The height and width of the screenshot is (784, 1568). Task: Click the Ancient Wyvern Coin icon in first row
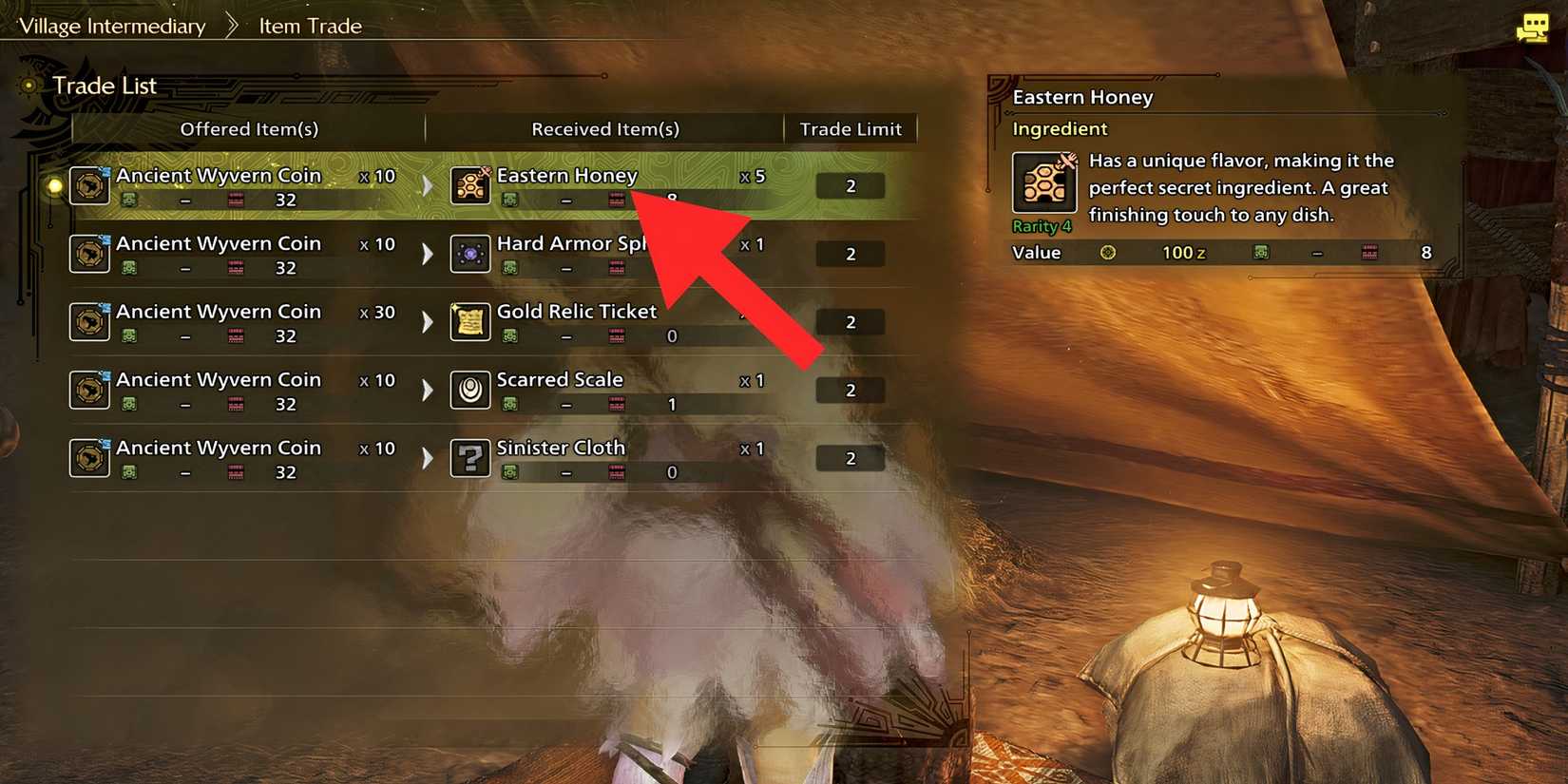click(x=89, y=185)
